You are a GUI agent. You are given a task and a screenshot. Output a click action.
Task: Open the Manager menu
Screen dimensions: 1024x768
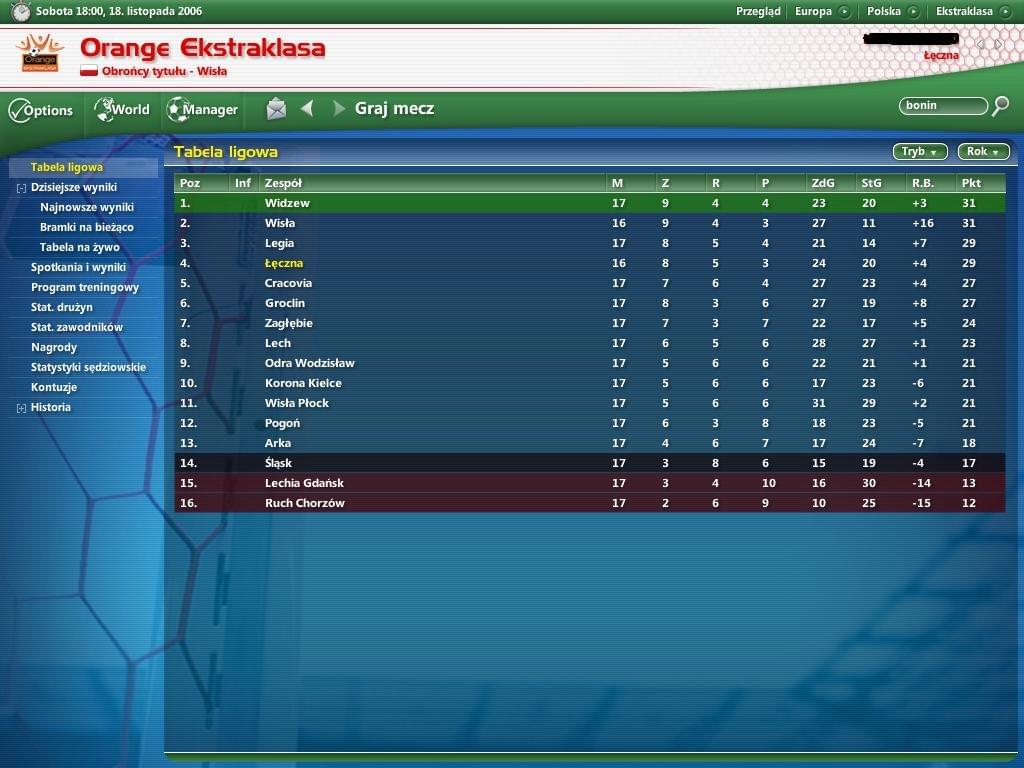[202, 110]
